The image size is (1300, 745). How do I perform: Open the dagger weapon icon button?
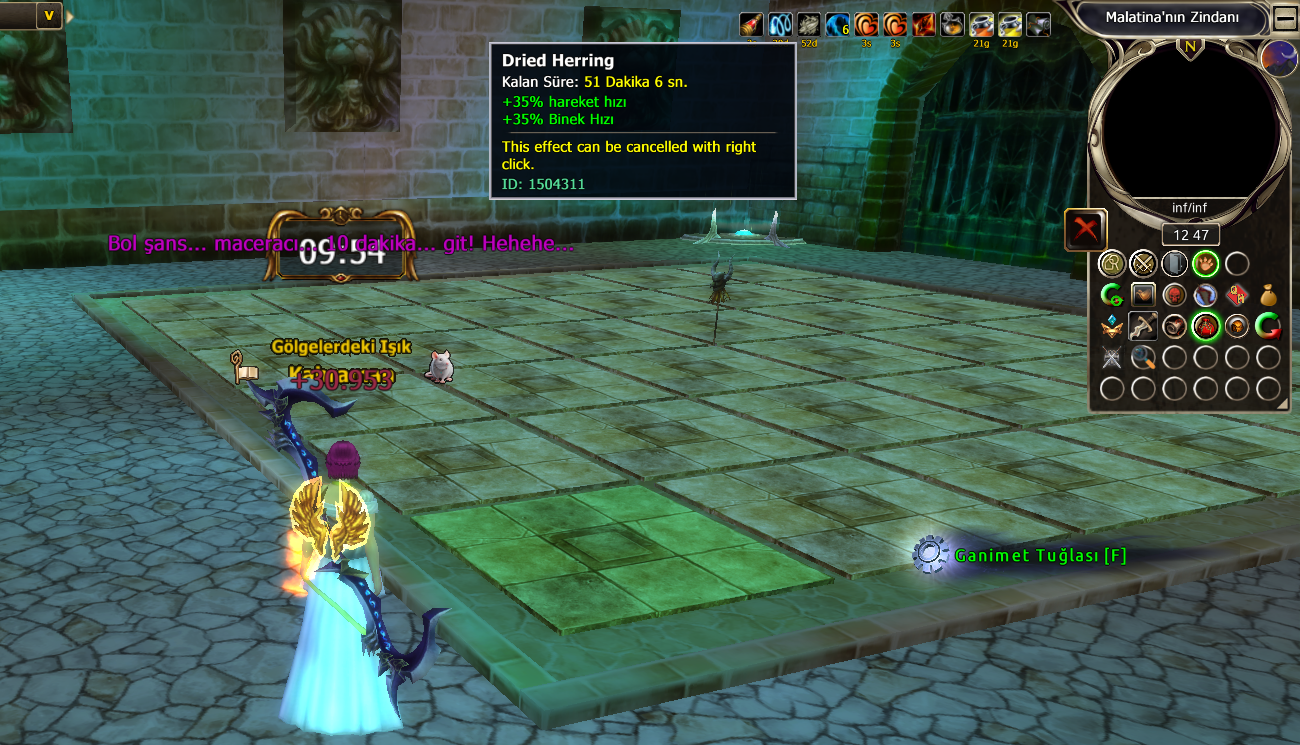pyautogui.click(x=1142, y=326)
